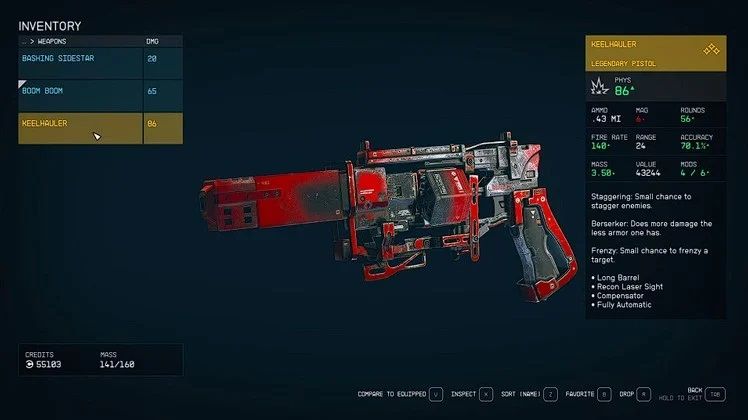This screenshot has height=420, width=748.
Task: Select the Bashing Sidestar weapon row
Action: tap(80, 59)
